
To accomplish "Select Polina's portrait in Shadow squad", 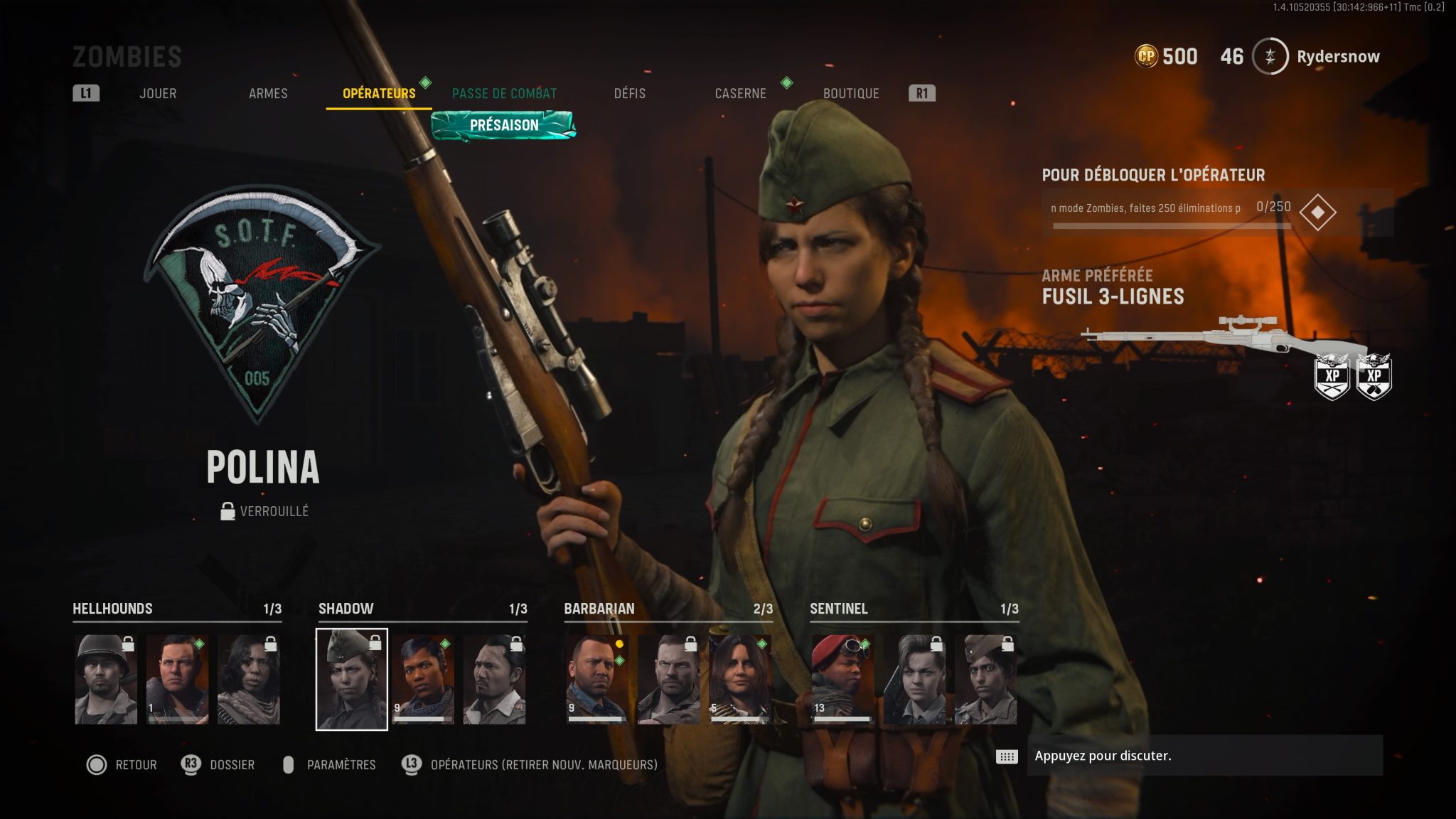I will pyautogui.click(x=352, y=680).
